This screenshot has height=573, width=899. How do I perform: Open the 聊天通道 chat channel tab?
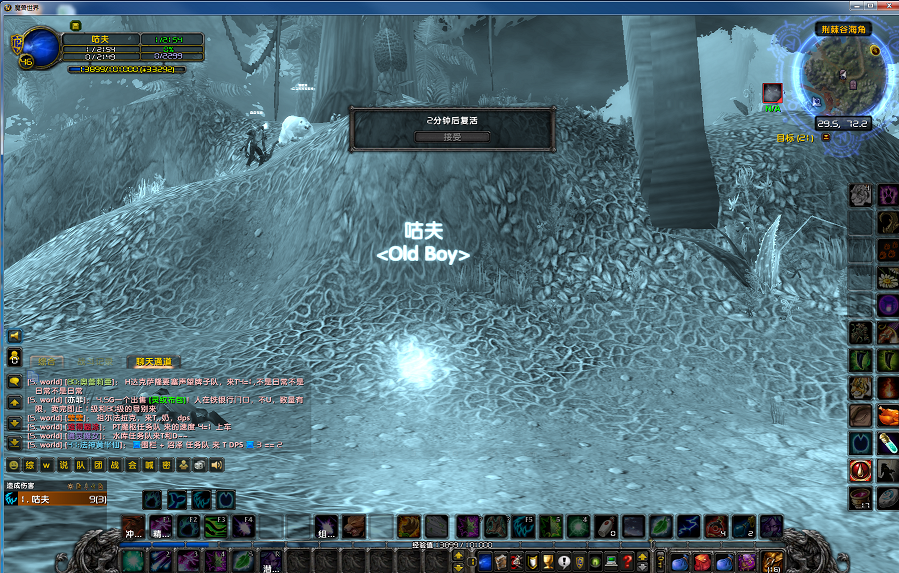click(x=154, y=361)
